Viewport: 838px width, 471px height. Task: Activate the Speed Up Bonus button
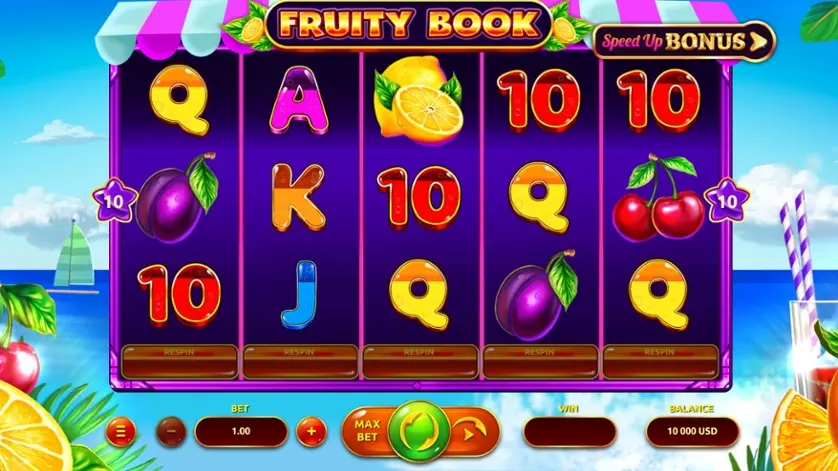point(685,41)
